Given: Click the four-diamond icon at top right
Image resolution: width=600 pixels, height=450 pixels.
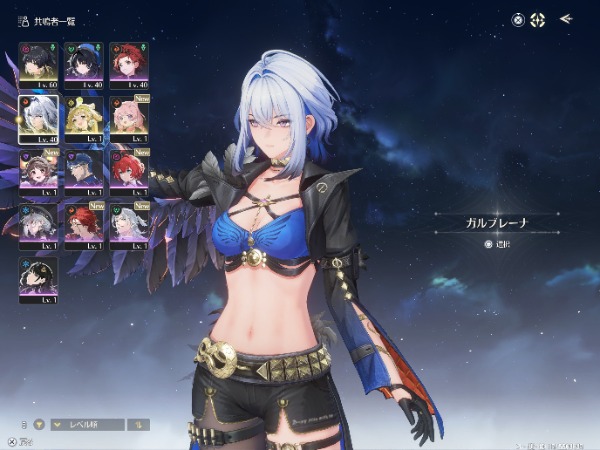Looking at the screenshot, I should pyautogui.click(x=539, y=18).
